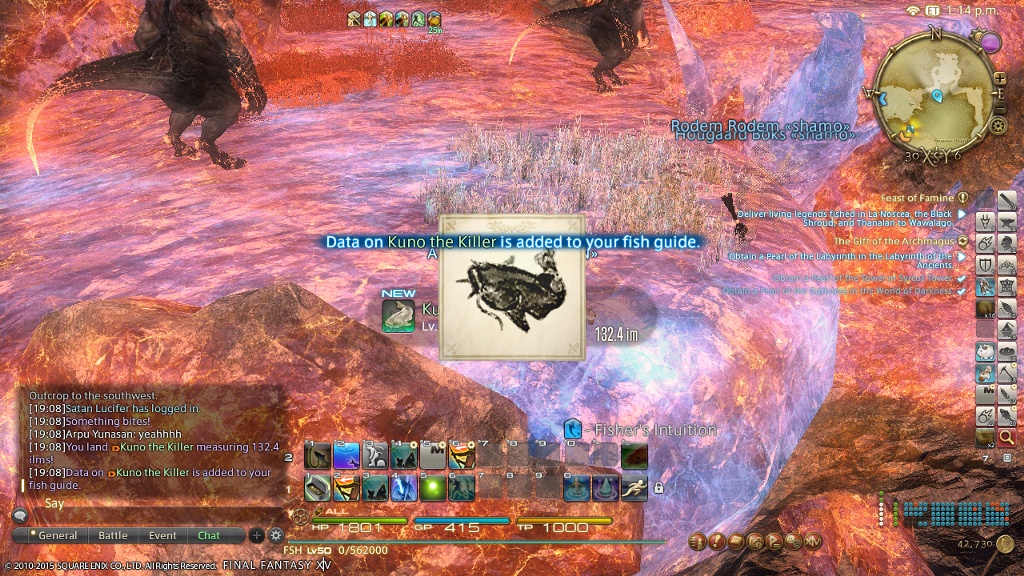Click the active Chat log tab
This screenshot has height=576, width=1024.
click(x=209, y=536)
